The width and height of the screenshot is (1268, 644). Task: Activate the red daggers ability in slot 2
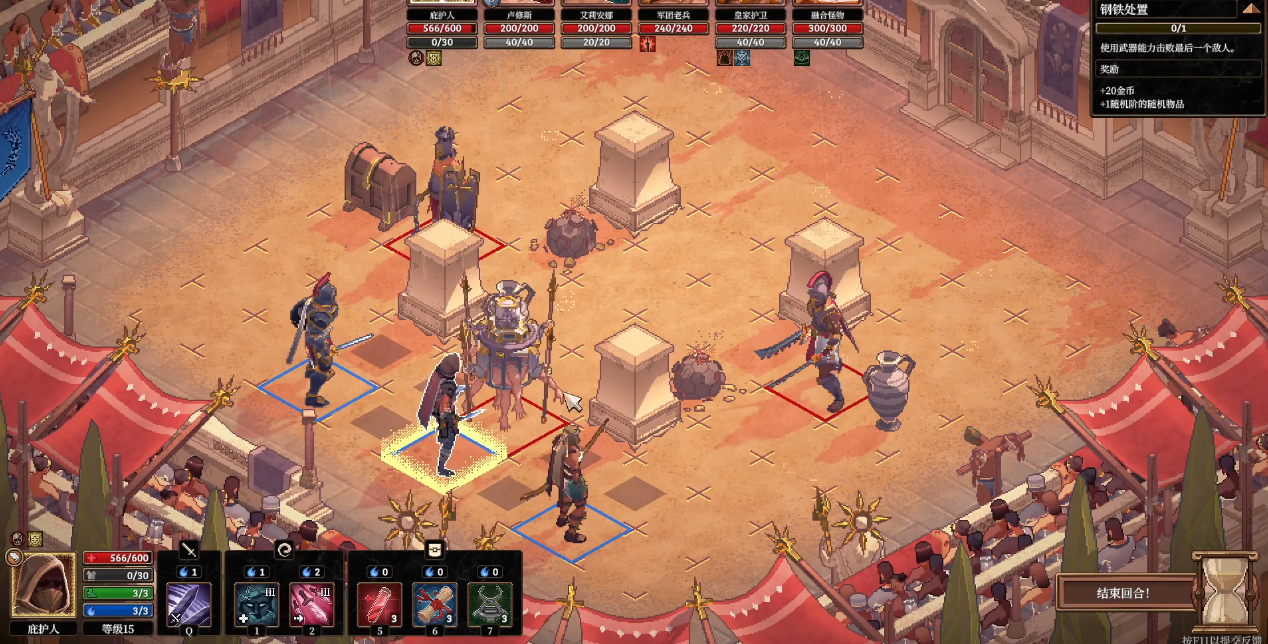pos(311,604)
